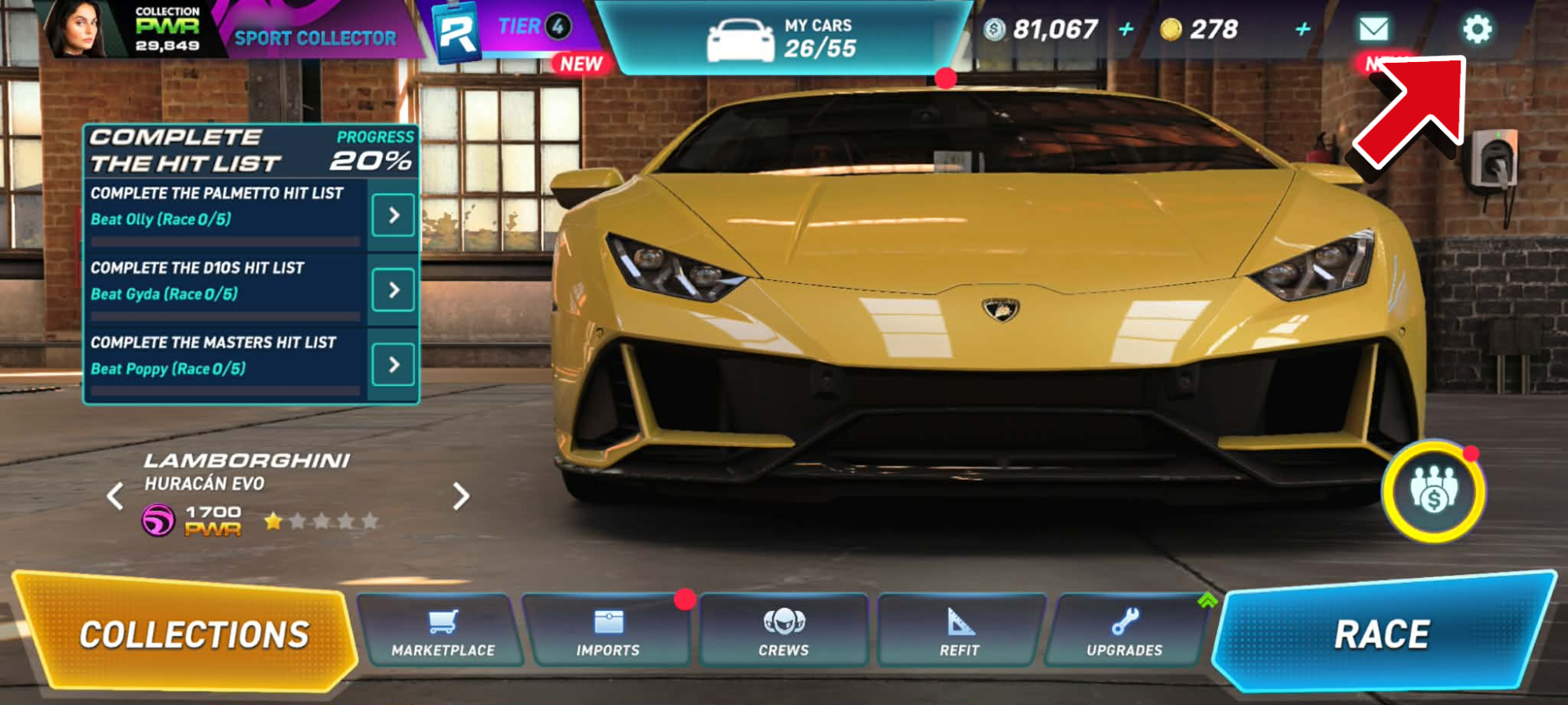Open the settings gear icon
This screenshot has width=1568, height=705.
coord(1477,30)
